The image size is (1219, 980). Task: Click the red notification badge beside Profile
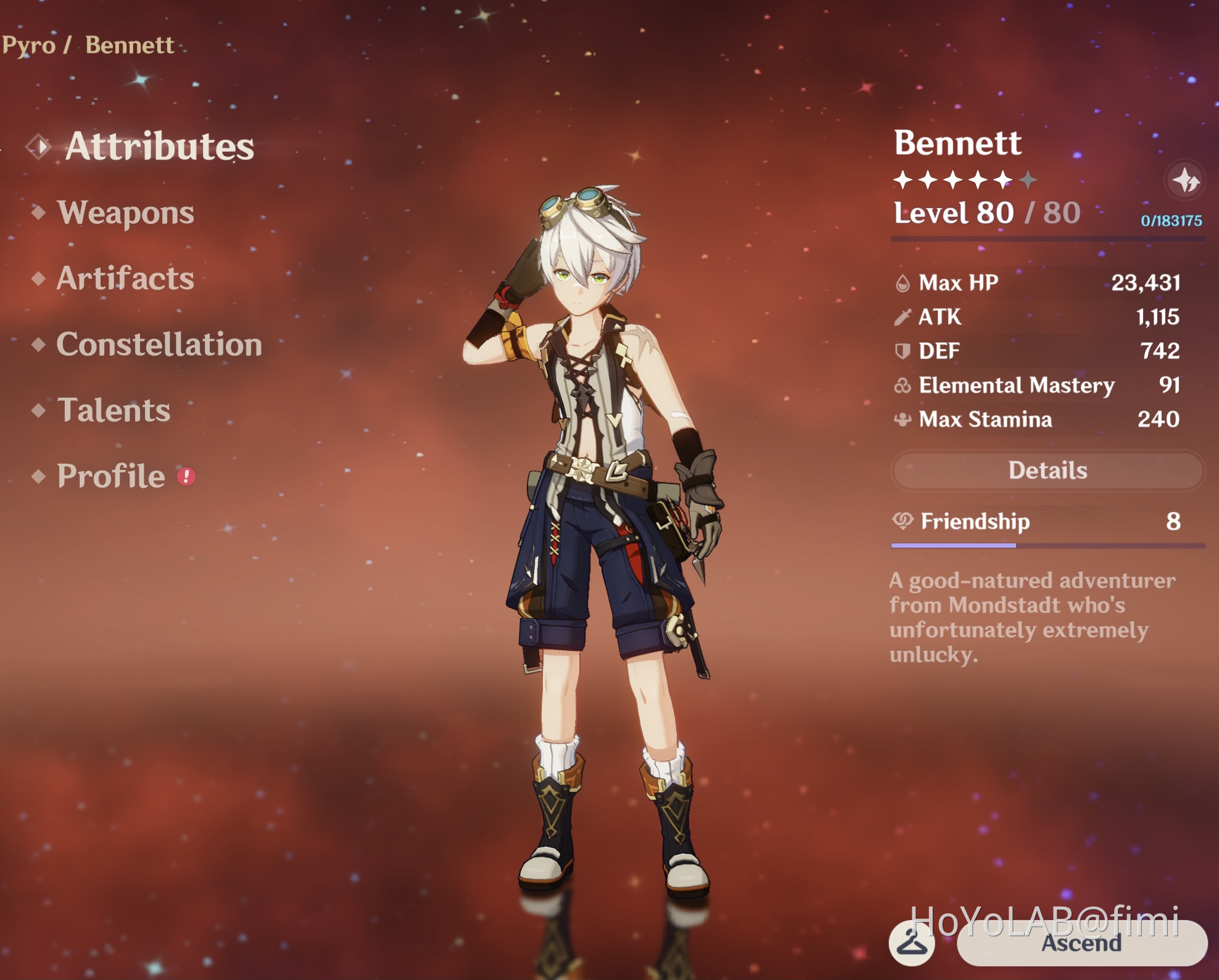pos(185,477)
